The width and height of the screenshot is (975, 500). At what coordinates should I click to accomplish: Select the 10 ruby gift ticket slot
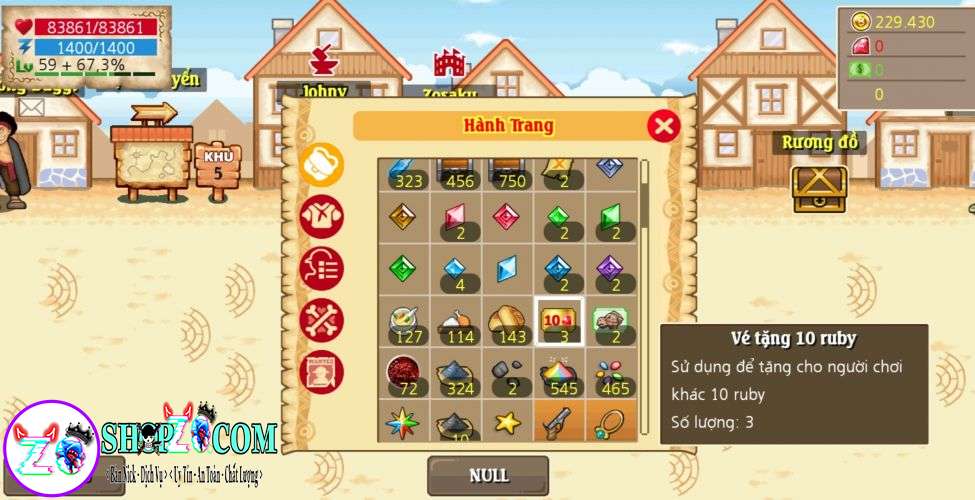click(x=559, y=321)
